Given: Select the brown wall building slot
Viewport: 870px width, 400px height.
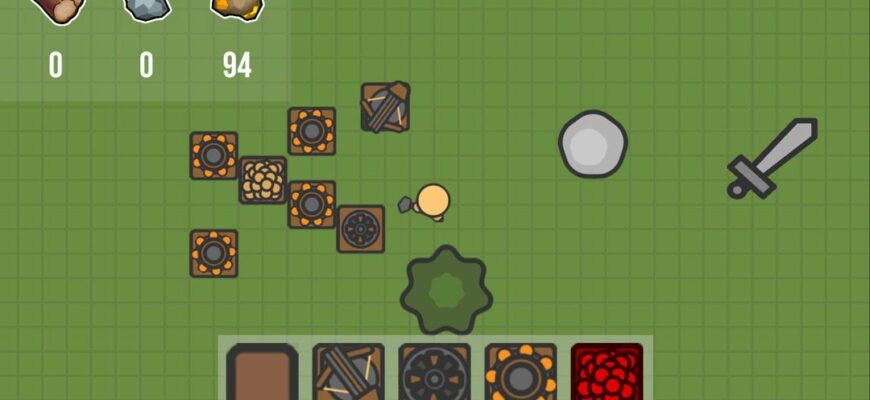Looking at the screenshot, I should 262,373.
